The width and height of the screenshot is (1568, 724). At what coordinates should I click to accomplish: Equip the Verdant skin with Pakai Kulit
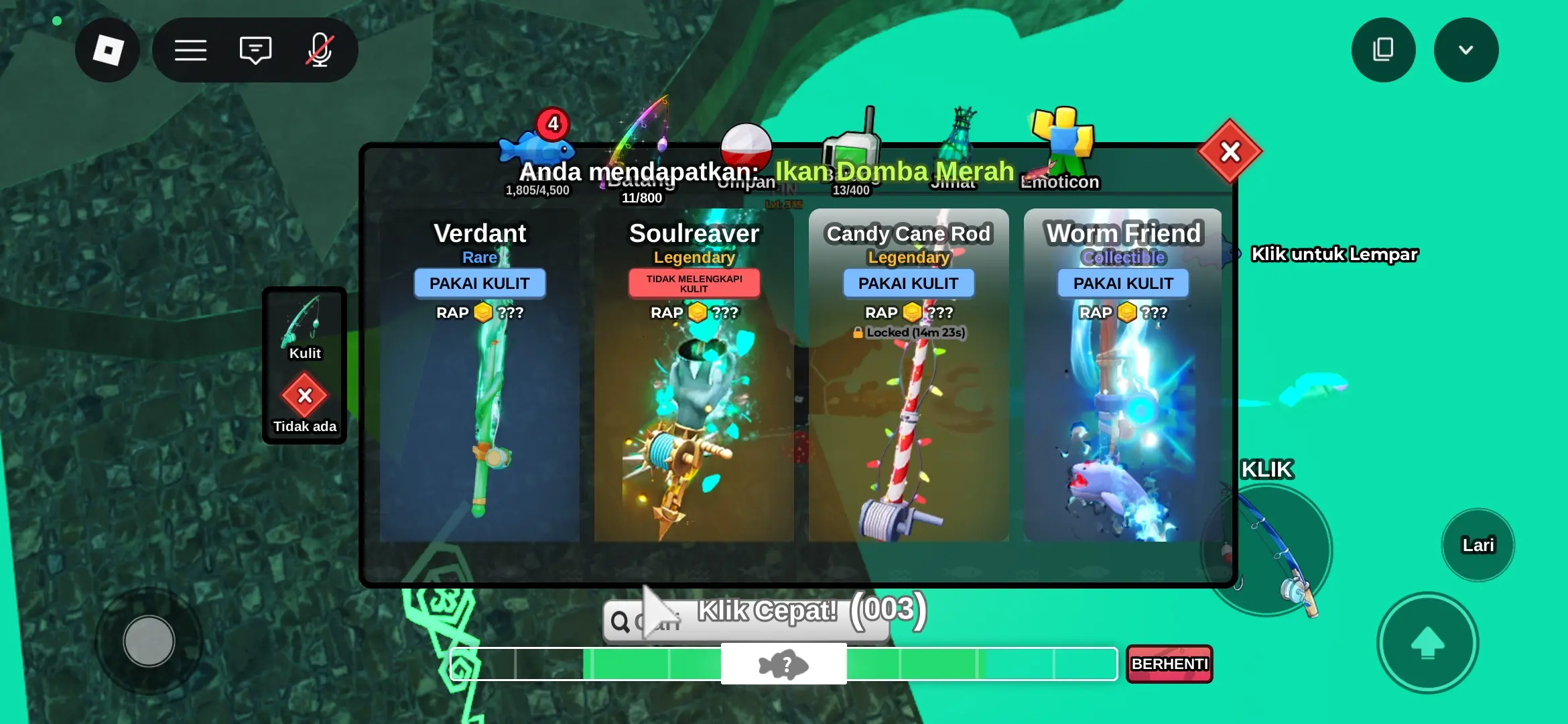pos(479,284)
